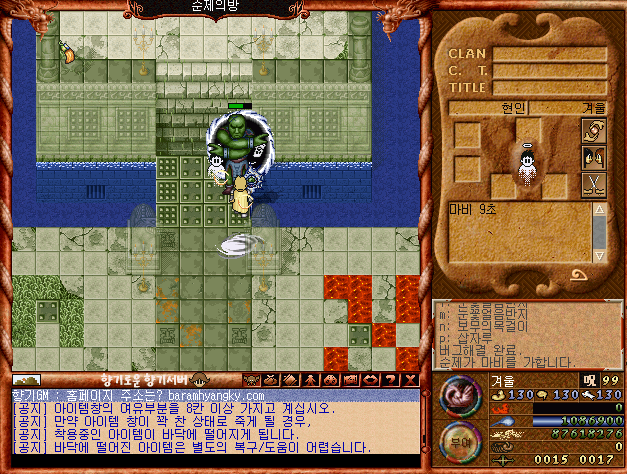
Task: Click the eyes icon in character panel
Action: (x=594, y=157)
